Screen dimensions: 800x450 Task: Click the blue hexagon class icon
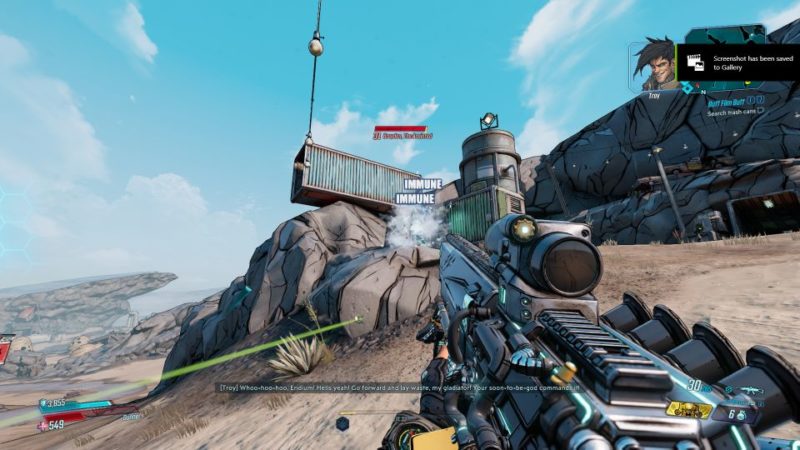coord(342,423)
